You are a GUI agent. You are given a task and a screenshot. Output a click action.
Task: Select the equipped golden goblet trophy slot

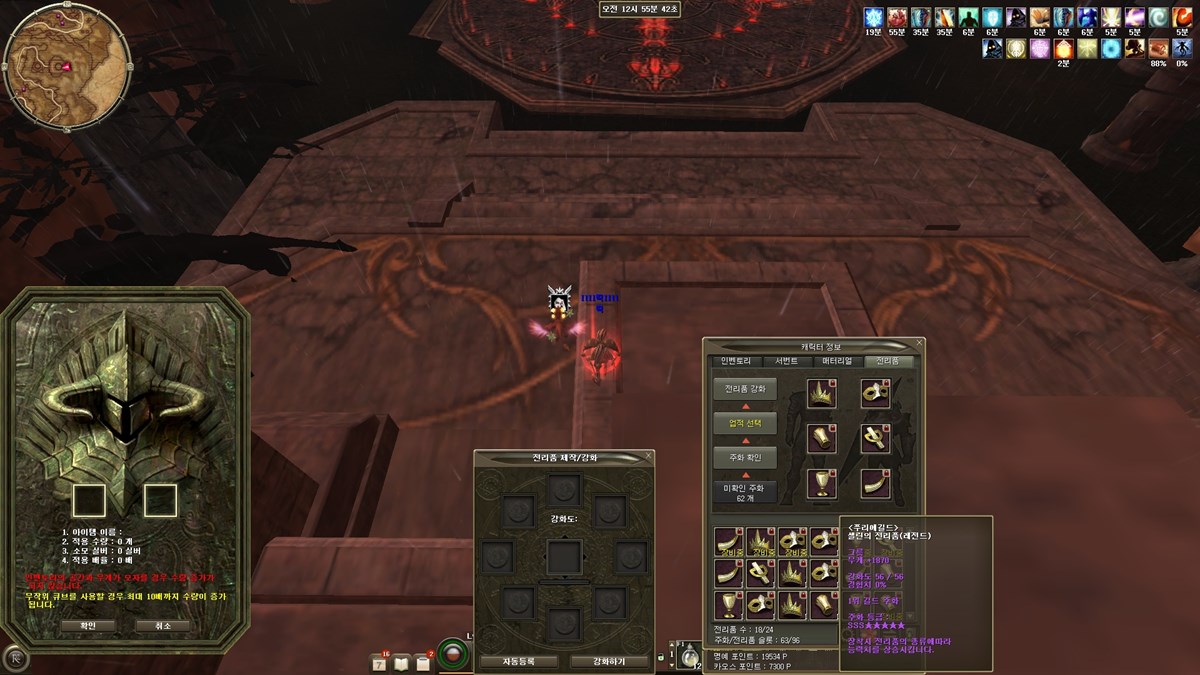coord(822,483)
